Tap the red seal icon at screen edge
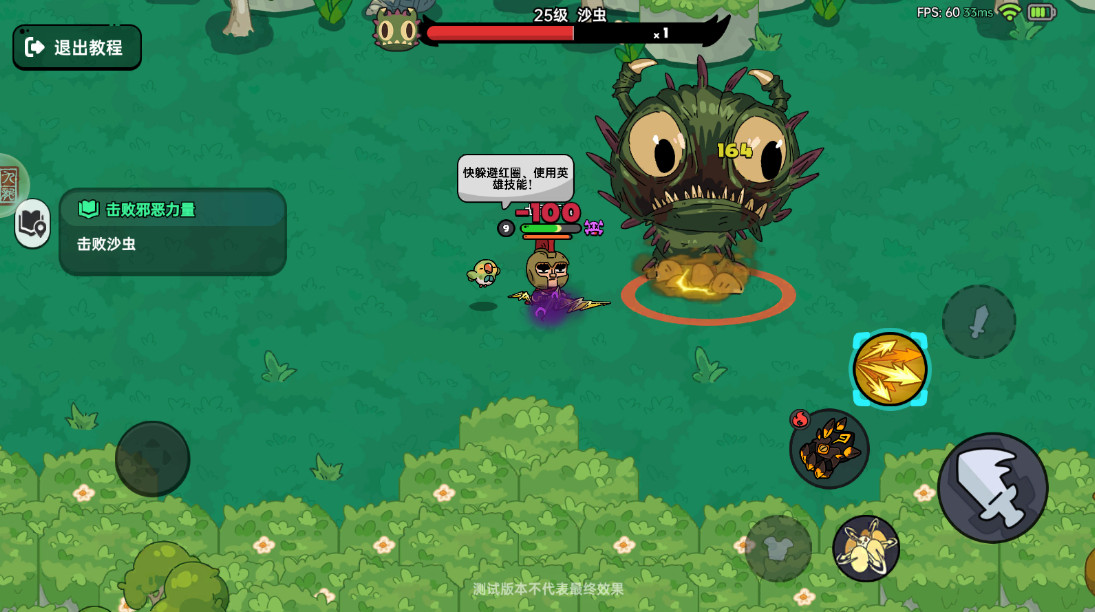Image resolution: width=1095 pixels, height=612 pixels. pyautogui.click(x=10, y=184)
